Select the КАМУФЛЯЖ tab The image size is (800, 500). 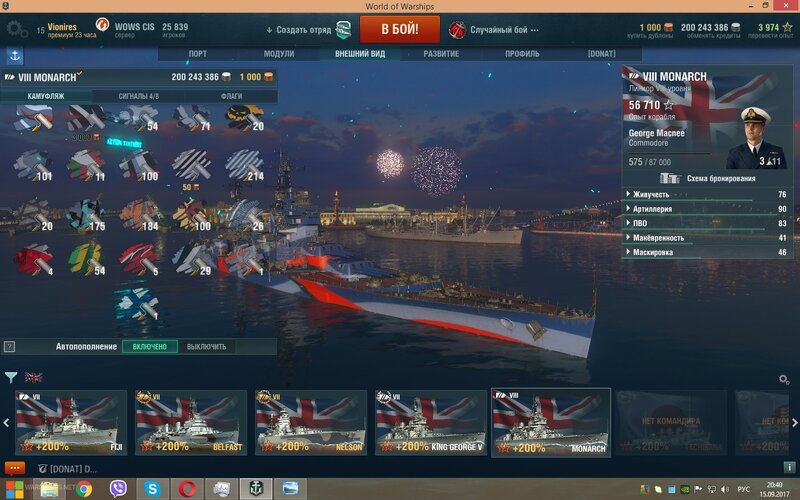46,96
